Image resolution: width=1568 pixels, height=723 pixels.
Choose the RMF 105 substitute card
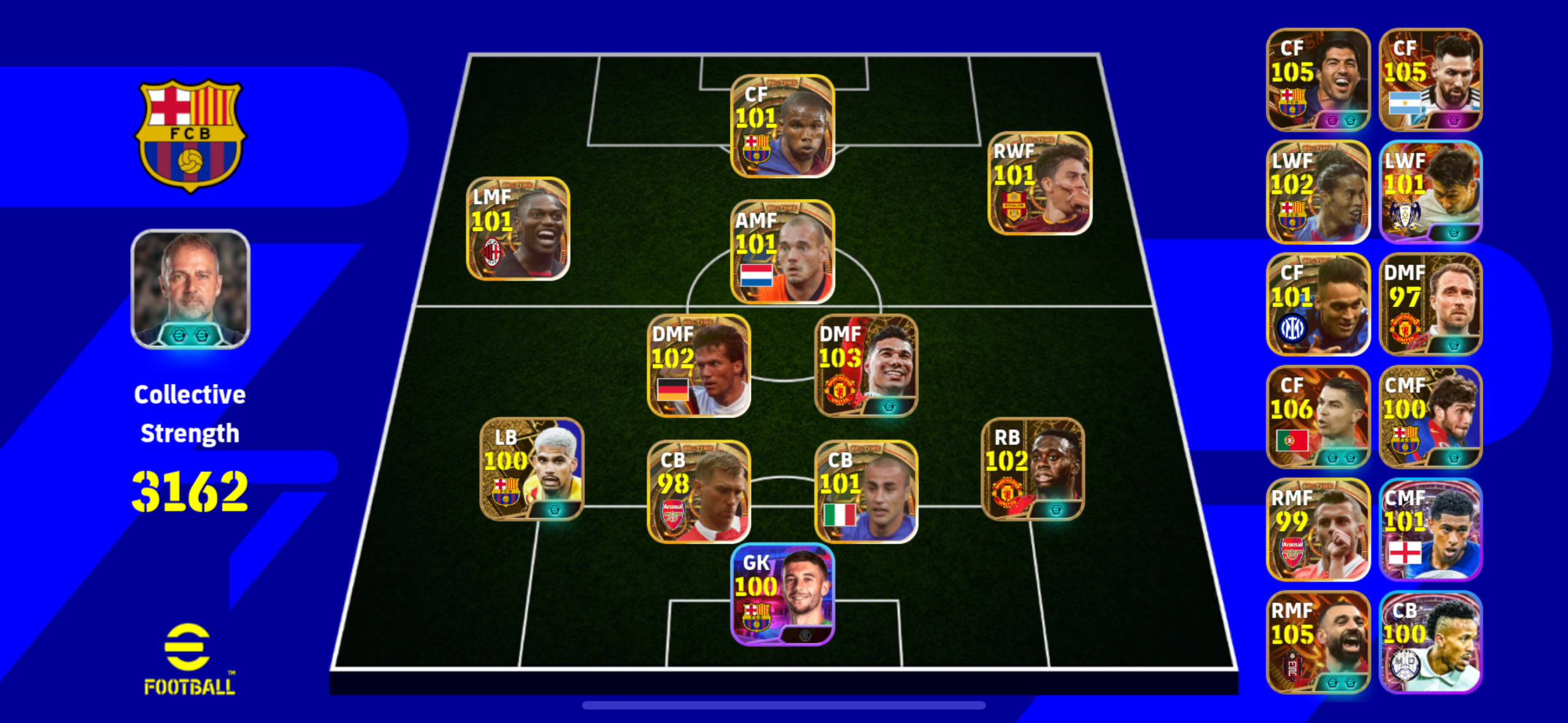coord(1317,642)
